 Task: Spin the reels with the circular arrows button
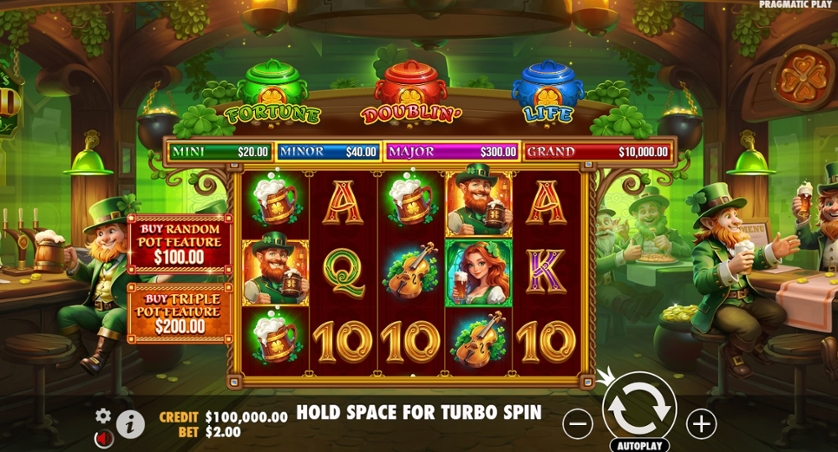pos(639,407)
